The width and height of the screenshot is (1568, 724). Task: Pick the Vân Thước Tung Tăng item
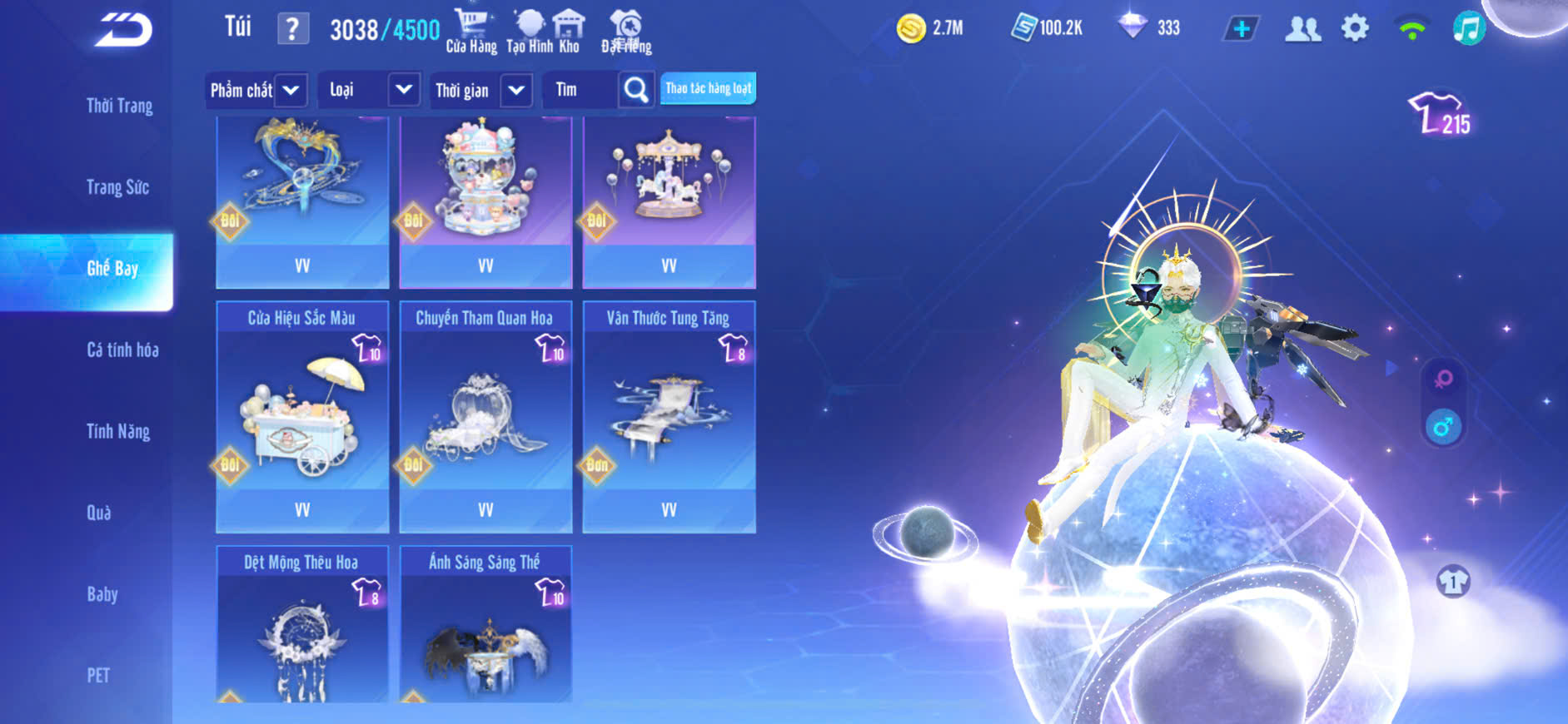click(669, 416)
